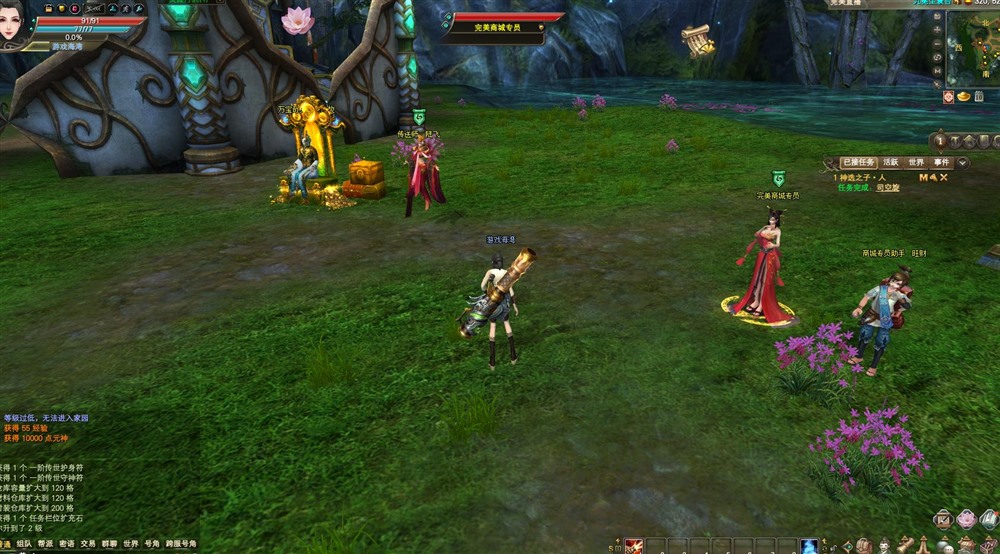Open the 世界 chat channel tab
The height and width of the screenshot is (554, 1000).
pos(131,545)
